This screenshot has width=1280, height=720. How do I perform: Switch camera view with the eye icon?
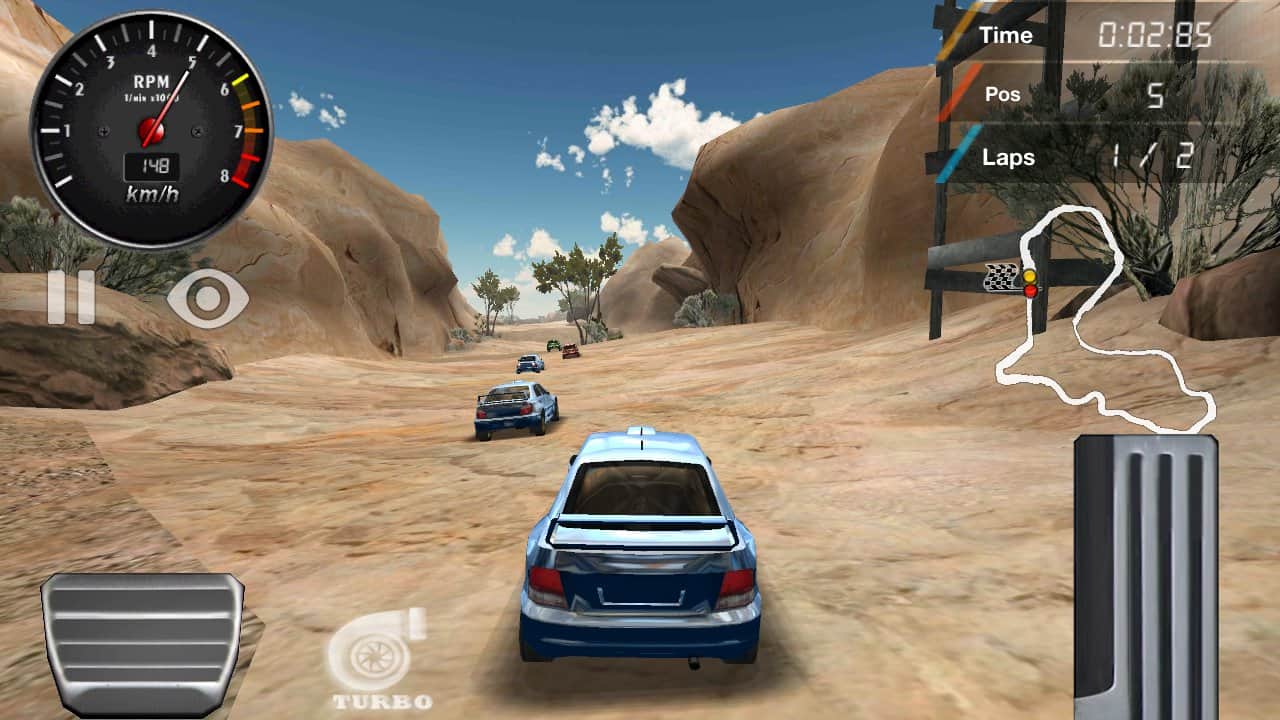(x=208, y=299)
